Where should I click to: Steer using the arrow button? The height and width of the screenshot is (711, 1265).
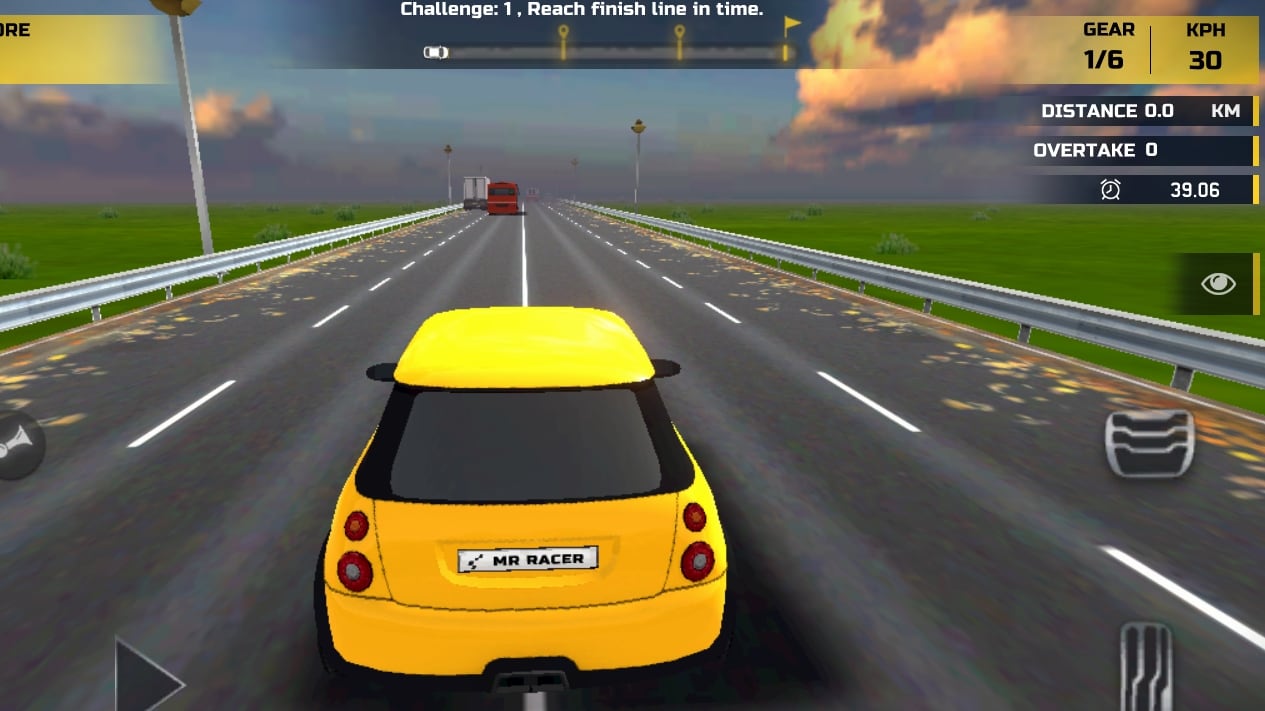(146, 678)
